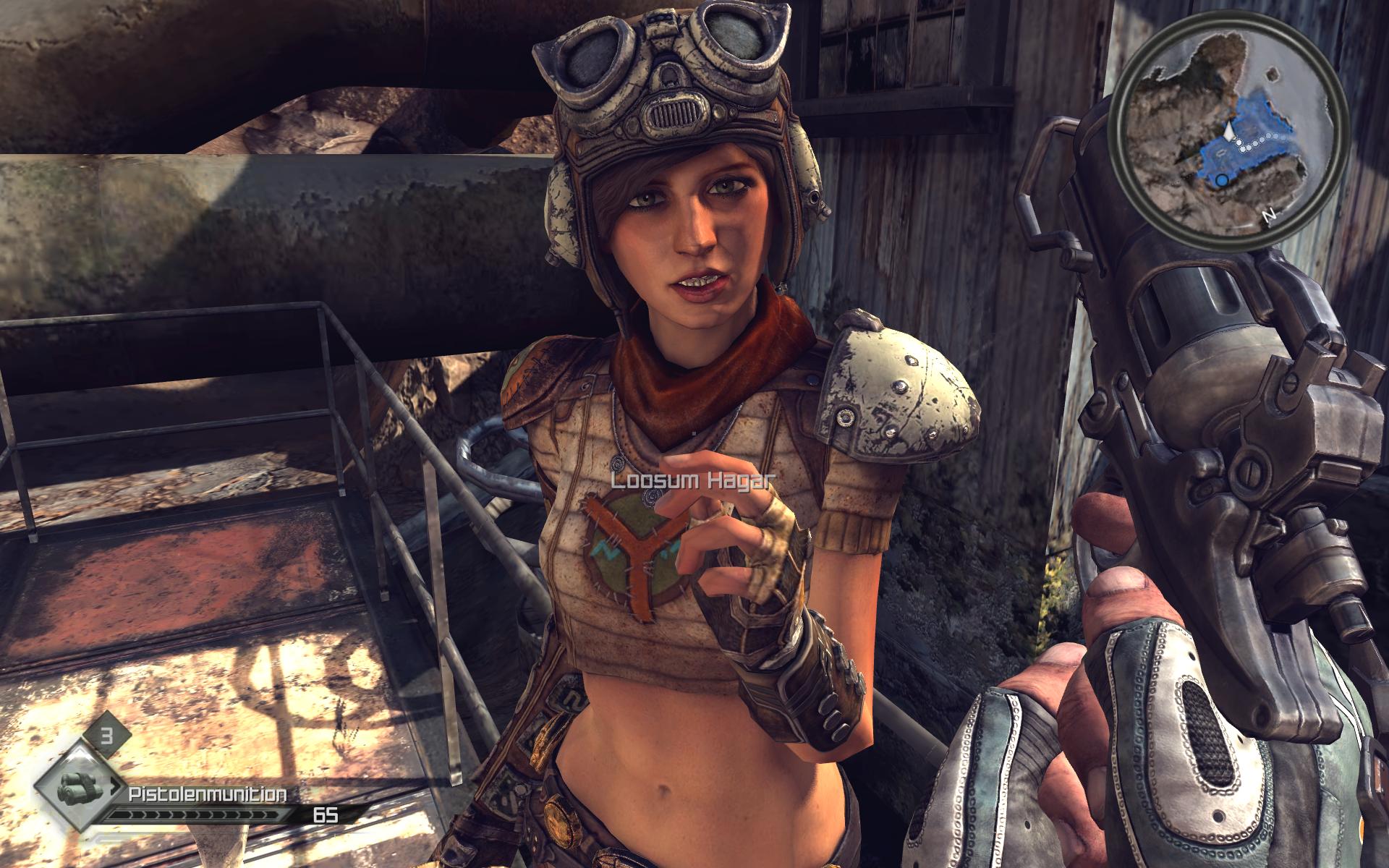Click the blue objective marker on minimap

[1222, 179]
